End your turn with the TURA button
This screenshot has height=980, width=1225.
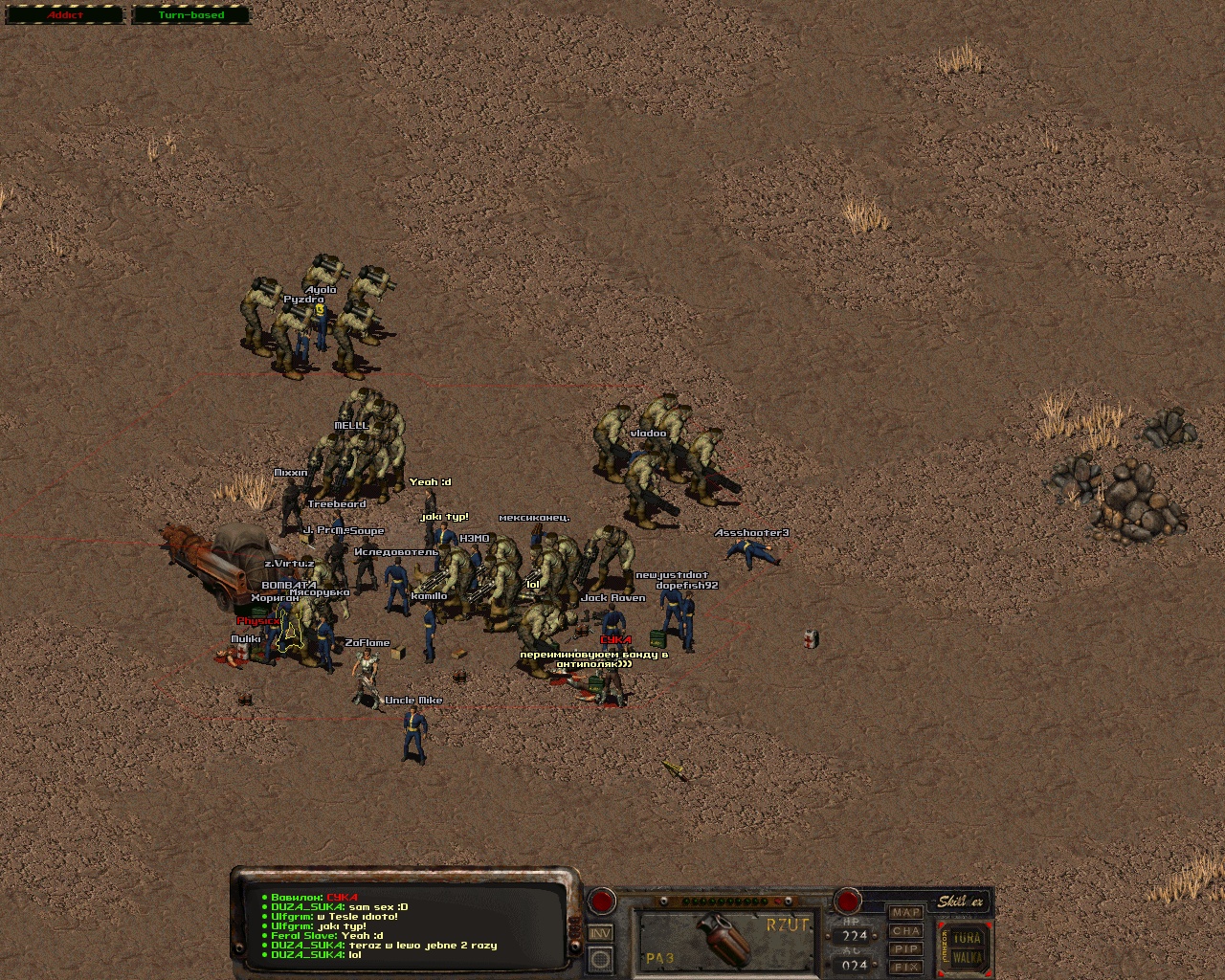tap(968, 938)
